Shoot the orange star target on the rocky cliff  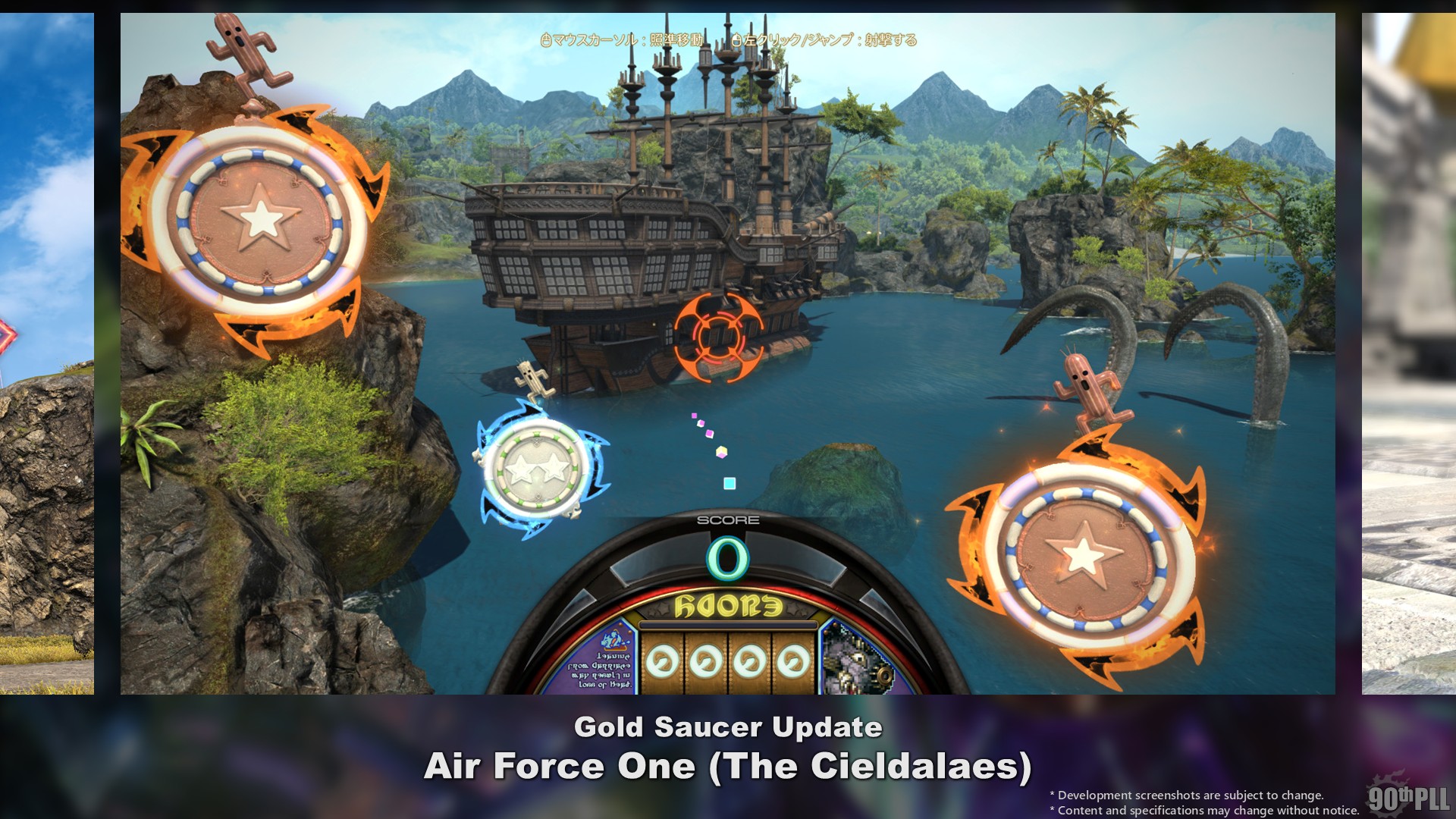[x=260, y=220]
